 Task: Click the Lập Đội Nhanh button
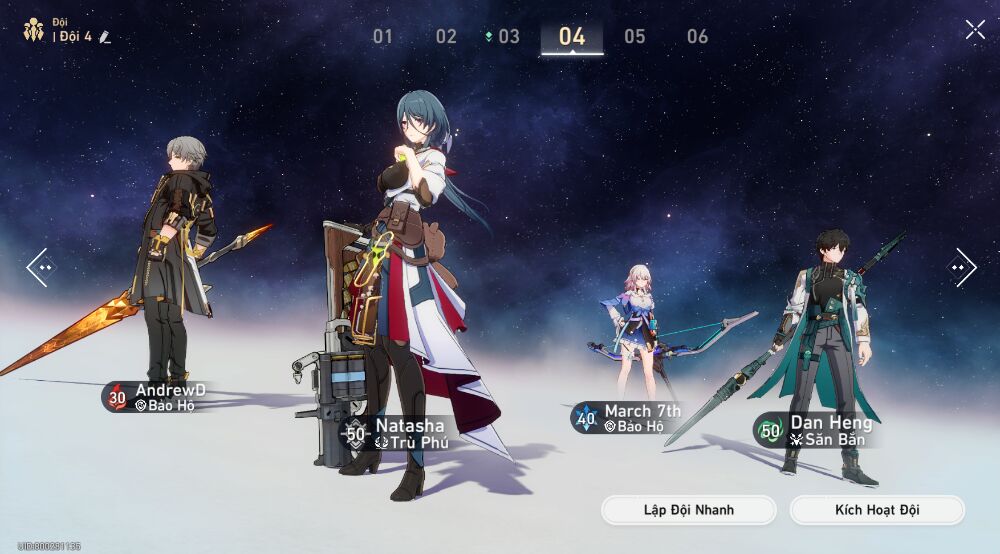(688, 510)
